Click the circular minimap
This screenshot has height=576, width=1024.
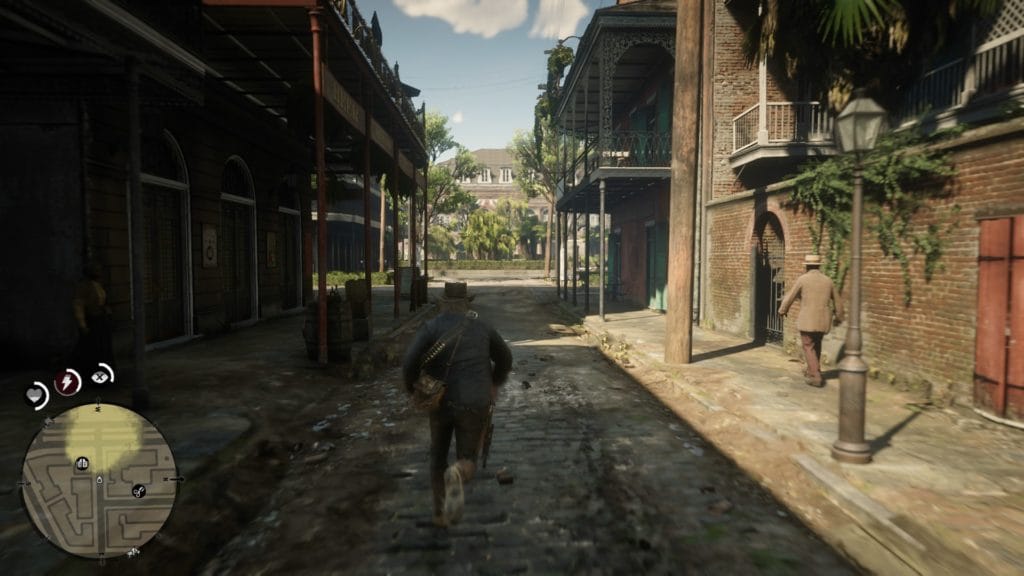[x=99, y=480]
